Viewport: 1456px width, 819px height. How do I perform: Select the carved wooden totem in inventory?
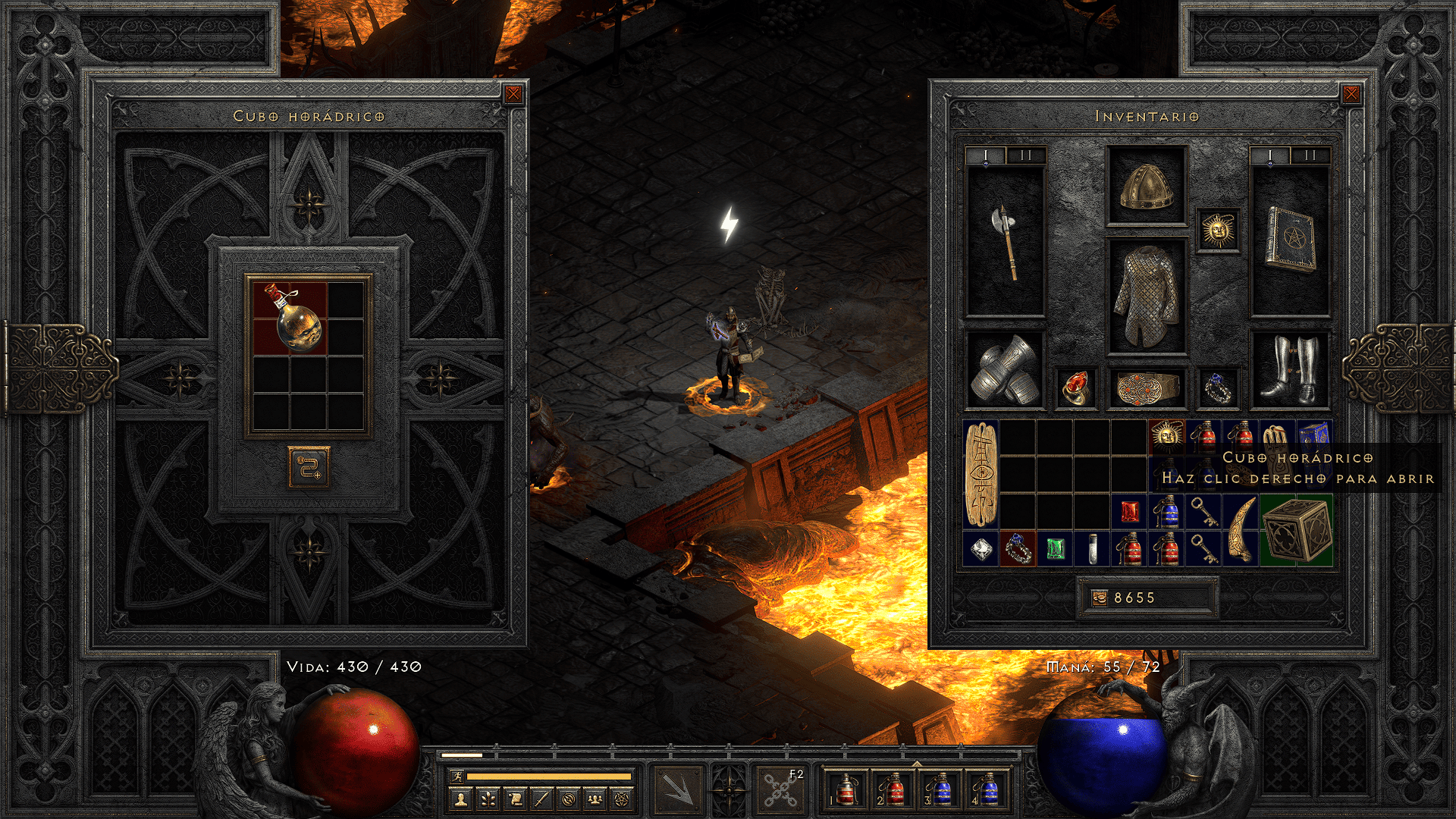coord(981,475)
